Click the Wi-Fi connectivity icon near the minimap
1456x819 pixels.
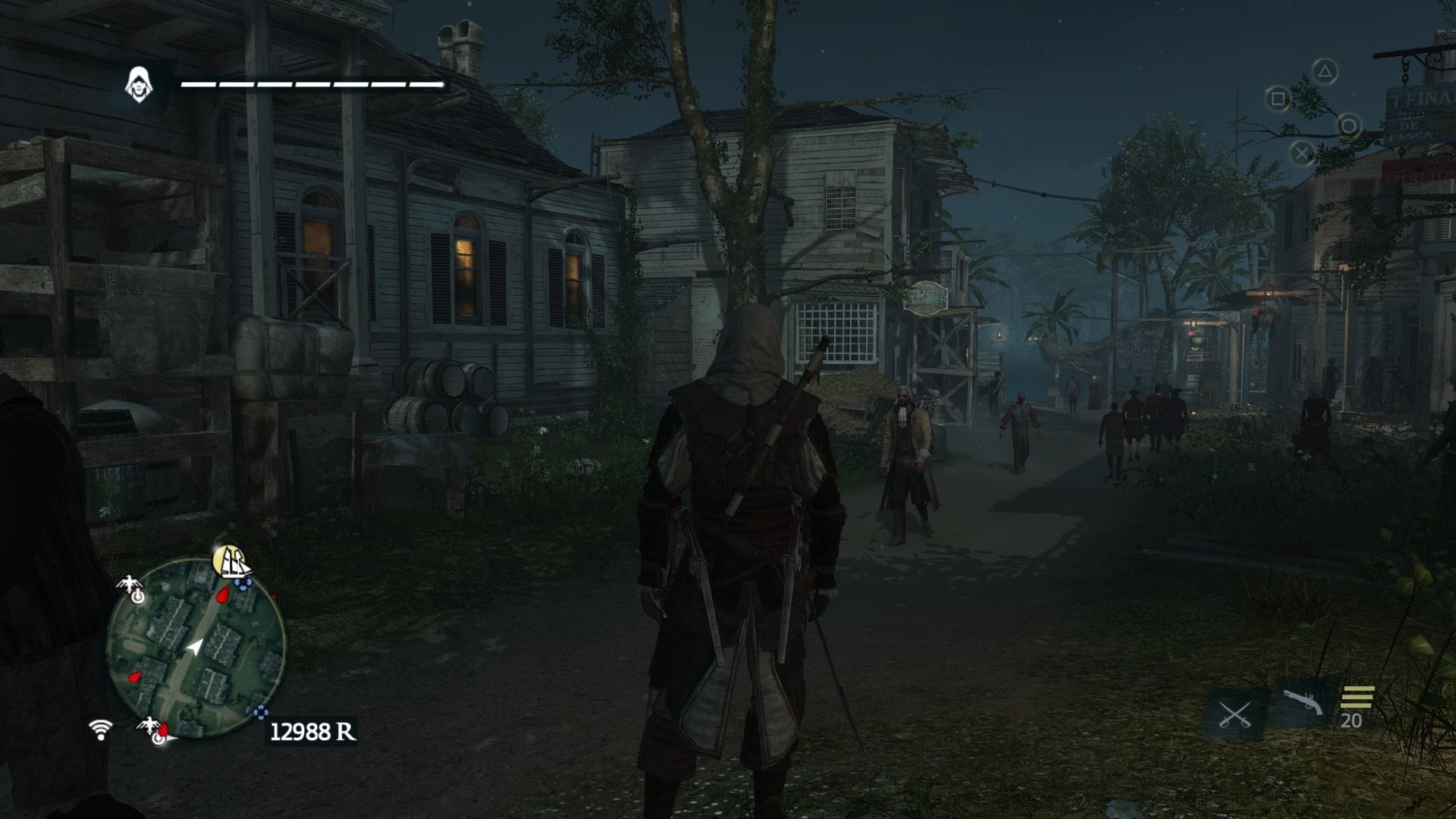pos(101,730)
